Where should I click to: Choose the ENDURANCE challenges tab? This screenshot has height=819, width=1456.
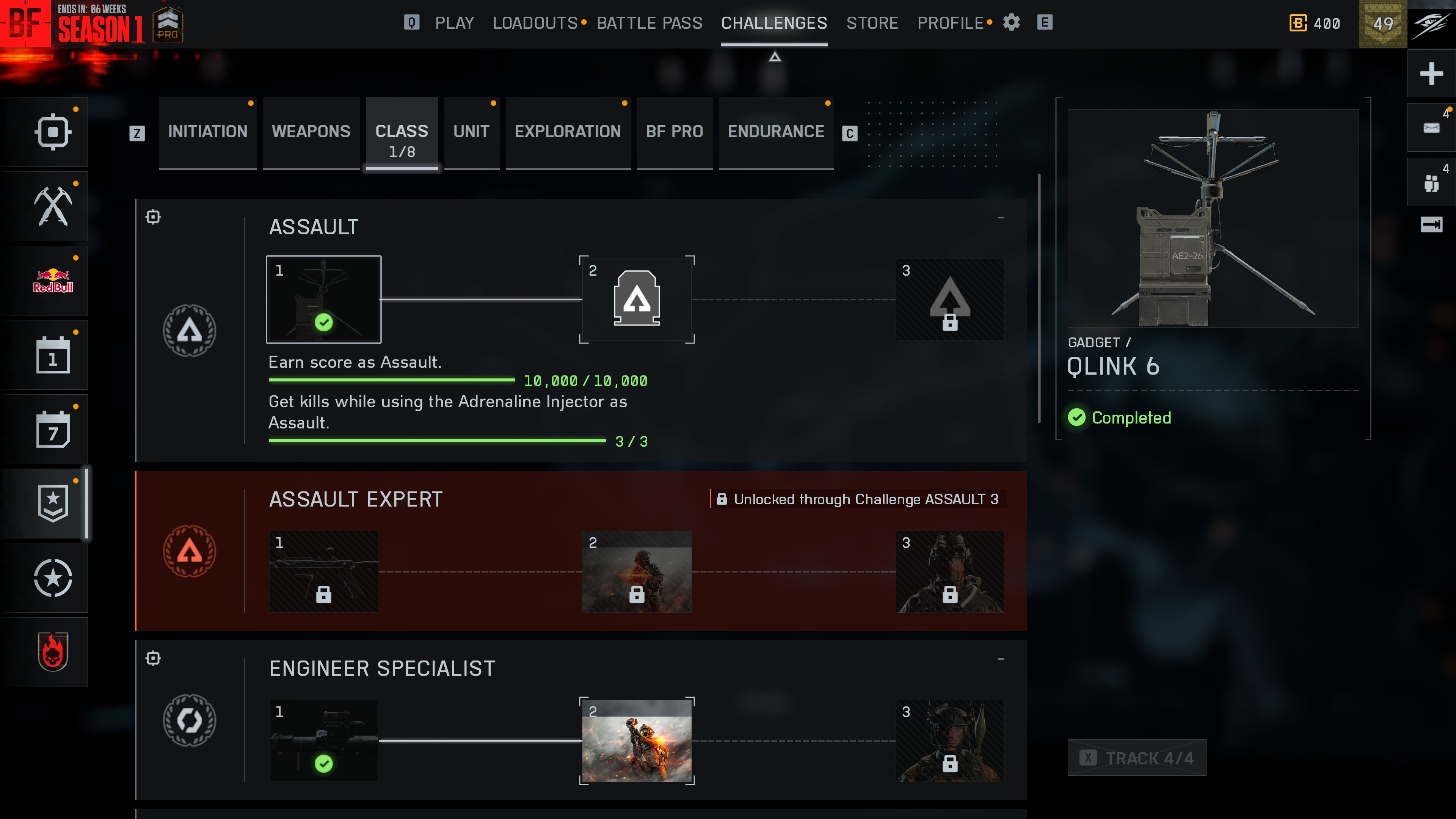775,132
